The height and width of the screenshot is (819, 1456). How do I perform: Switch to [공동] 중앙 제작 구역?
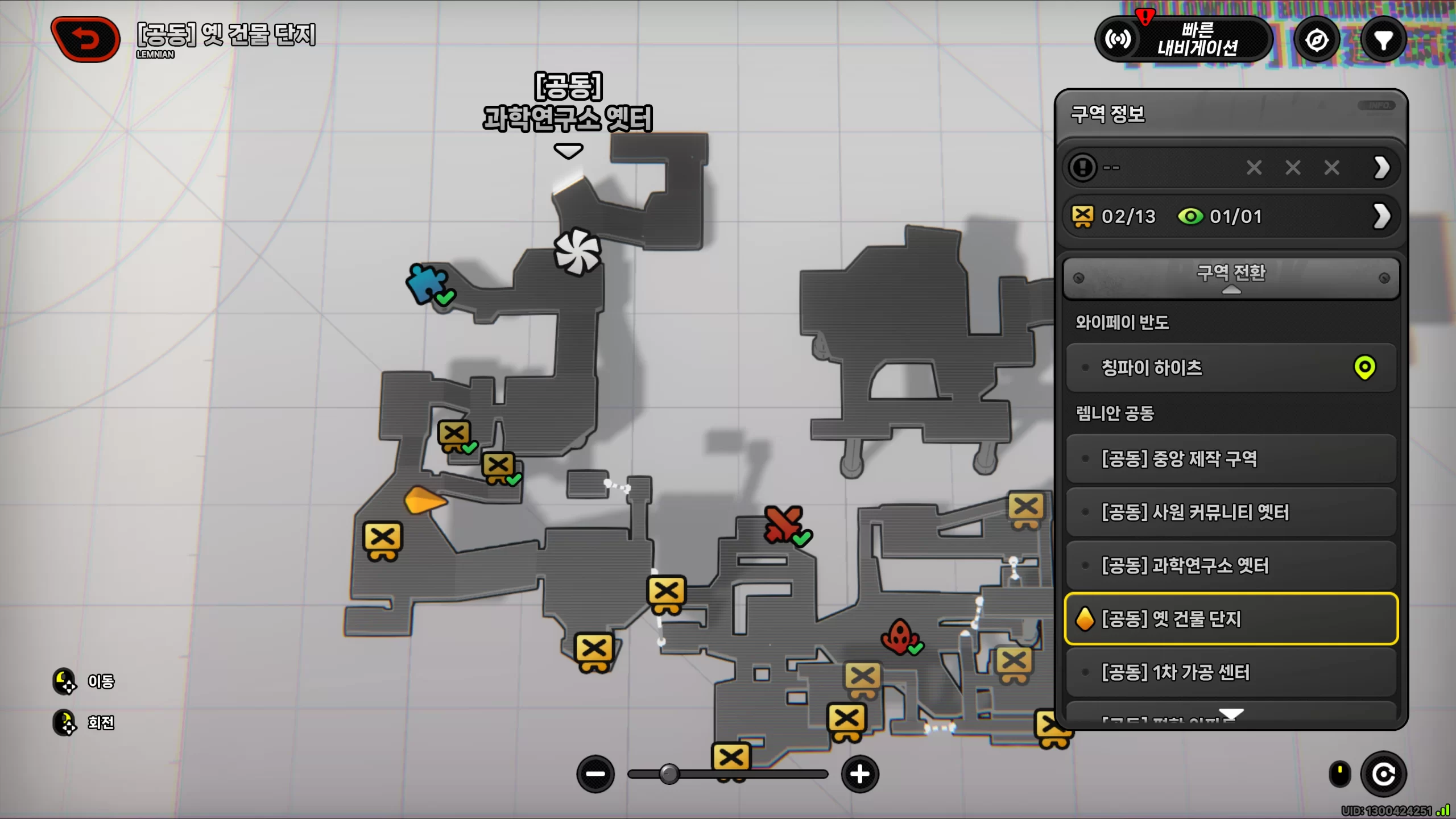[1231, 458]
